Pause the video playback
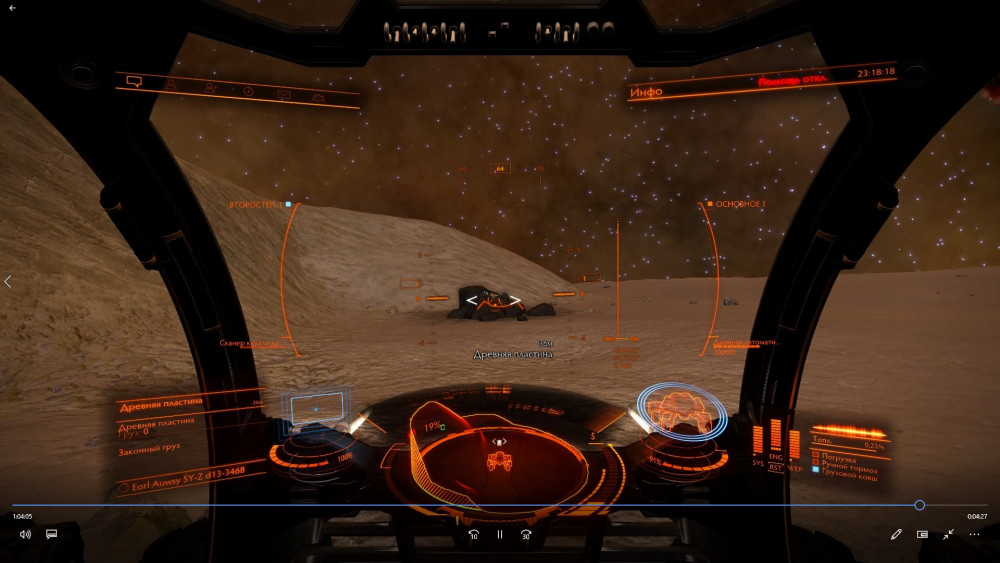Image resolution: width=1000 pixels, height=563 pixels. click(500, 534)
